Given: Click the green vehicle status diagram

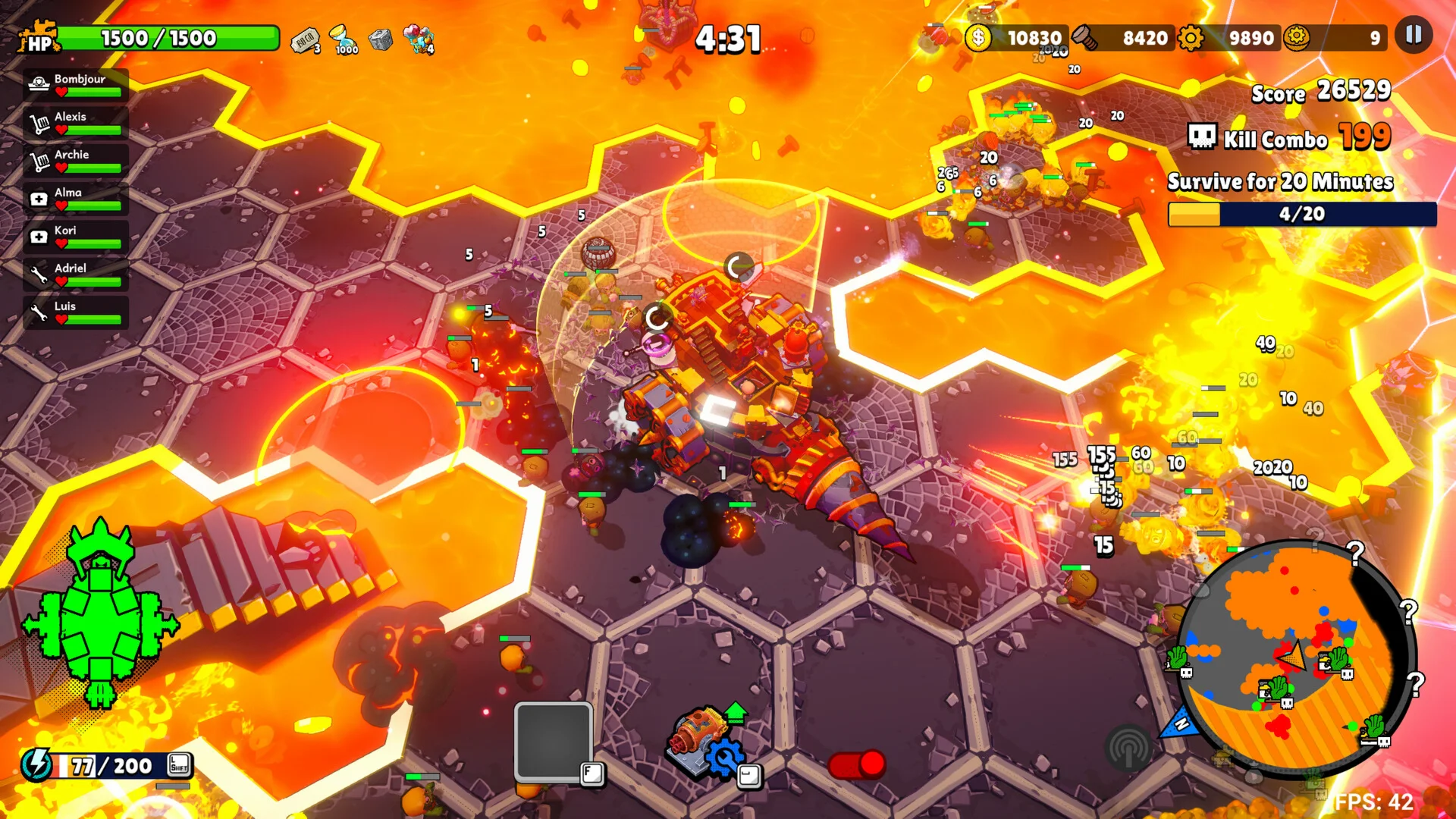Looking at the screenshot, I should tap(101, 614).
